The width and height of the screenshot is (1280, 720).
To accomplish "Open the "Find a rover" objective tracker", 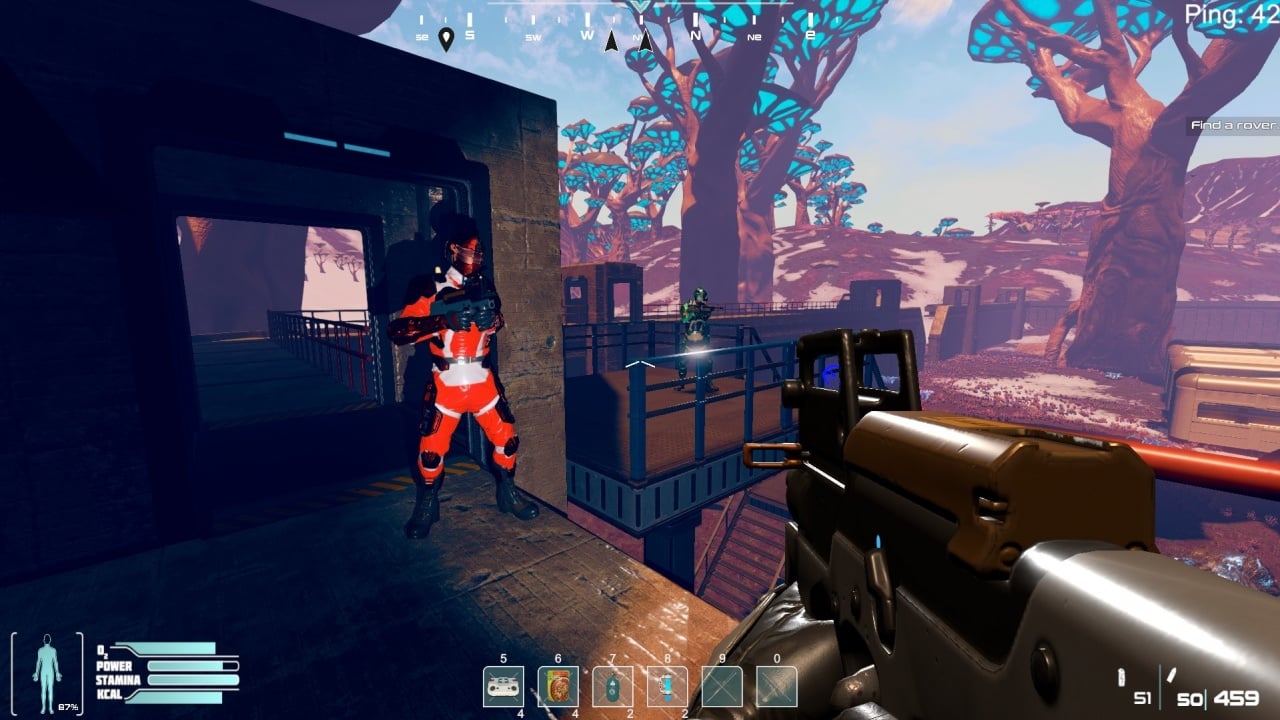I will coord(1234,125).
